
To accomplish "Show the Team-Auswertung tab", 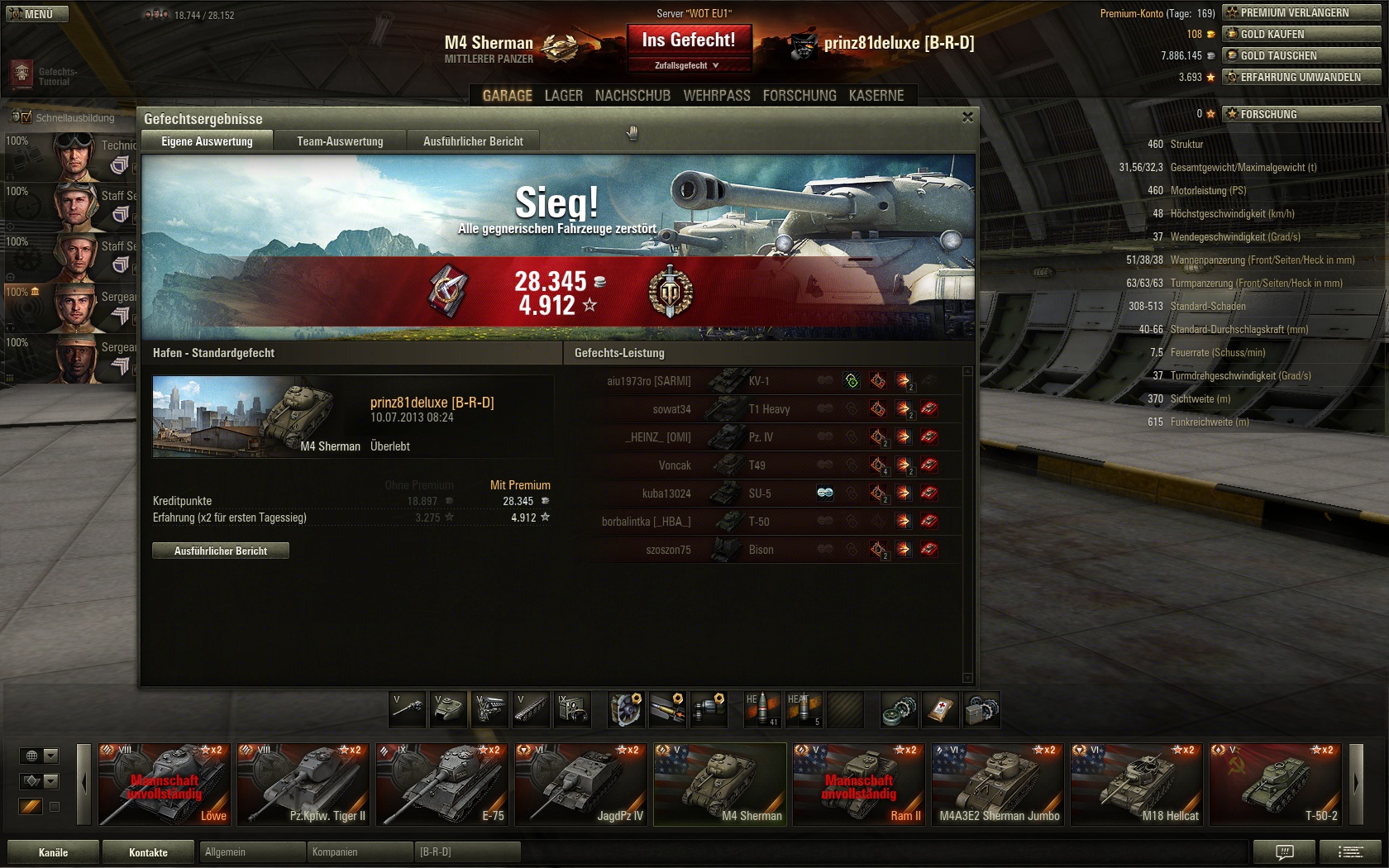I will click(x=340, y=141).
